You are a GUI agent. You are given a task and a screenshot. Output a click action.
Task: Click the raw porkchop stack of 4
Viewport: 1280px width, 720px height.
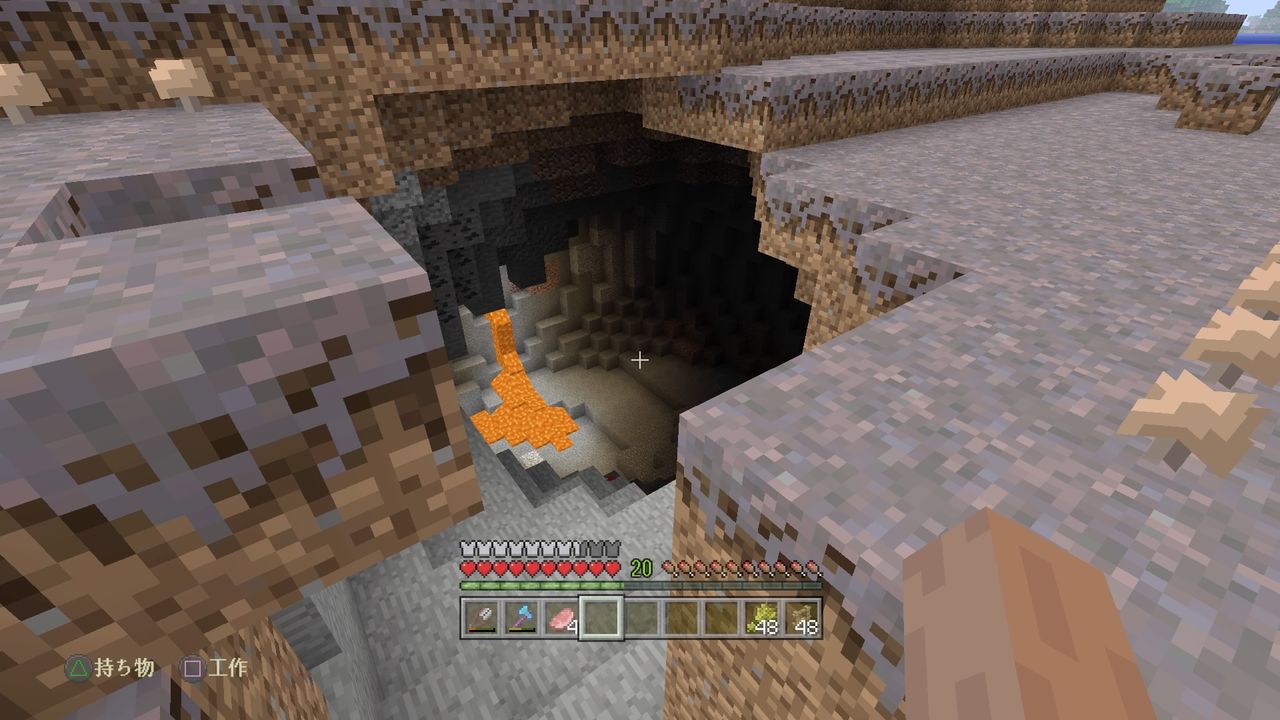click(561, 616)
